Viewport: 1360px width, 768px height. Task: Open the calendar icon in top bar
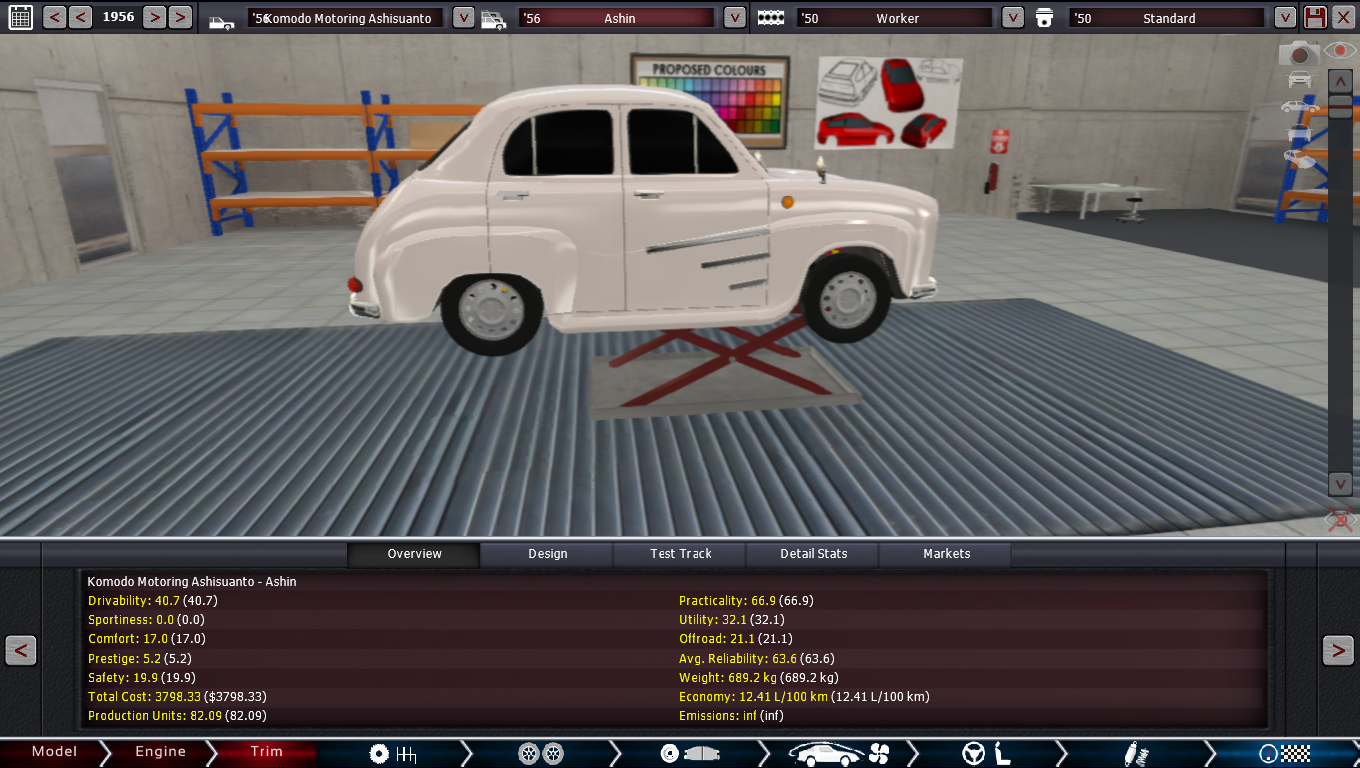pos(20,17)
